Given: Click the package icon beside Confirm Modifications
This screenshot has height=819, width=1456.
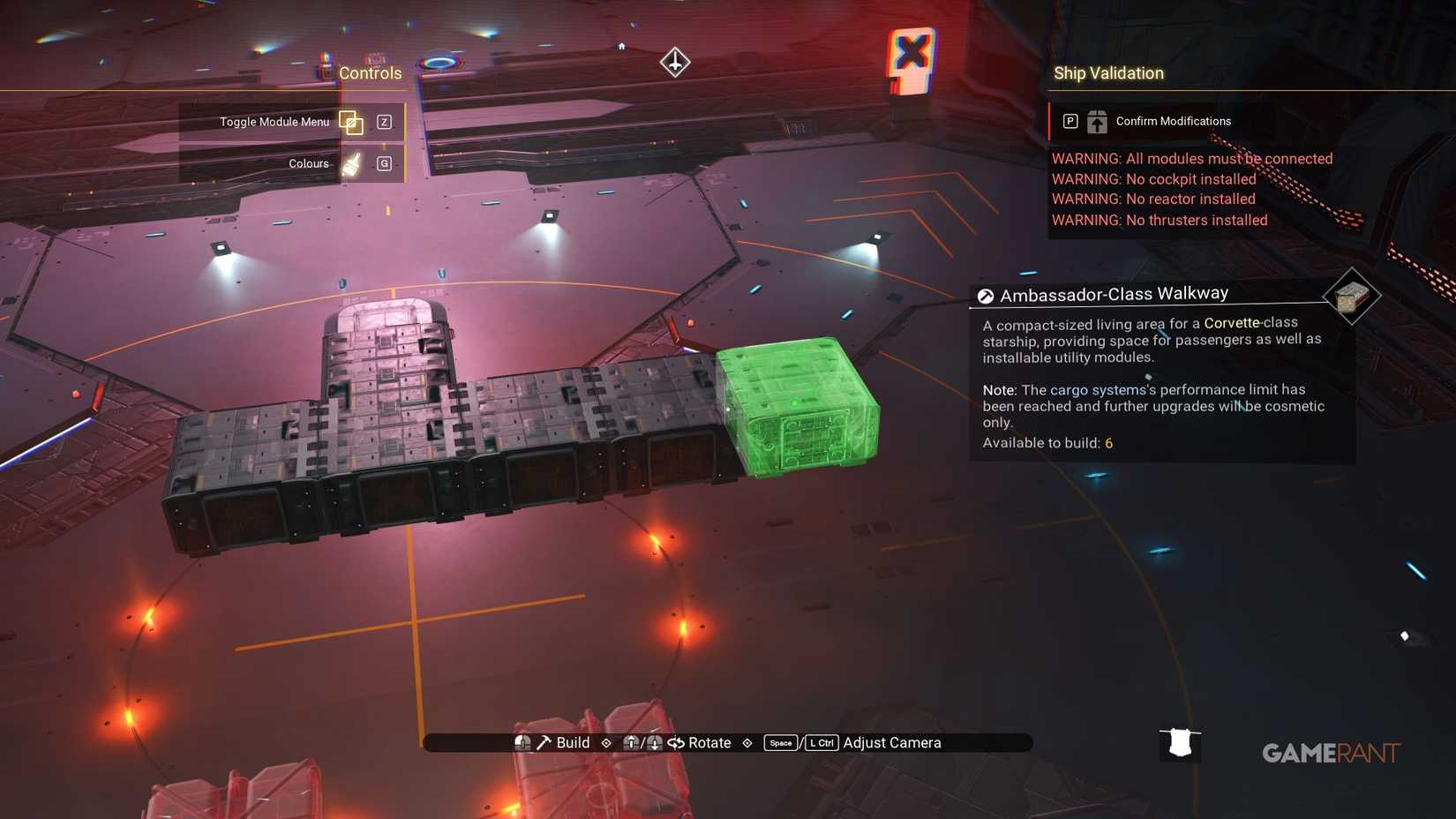Looking at the screenshot, I should [x=1096, y=121].
